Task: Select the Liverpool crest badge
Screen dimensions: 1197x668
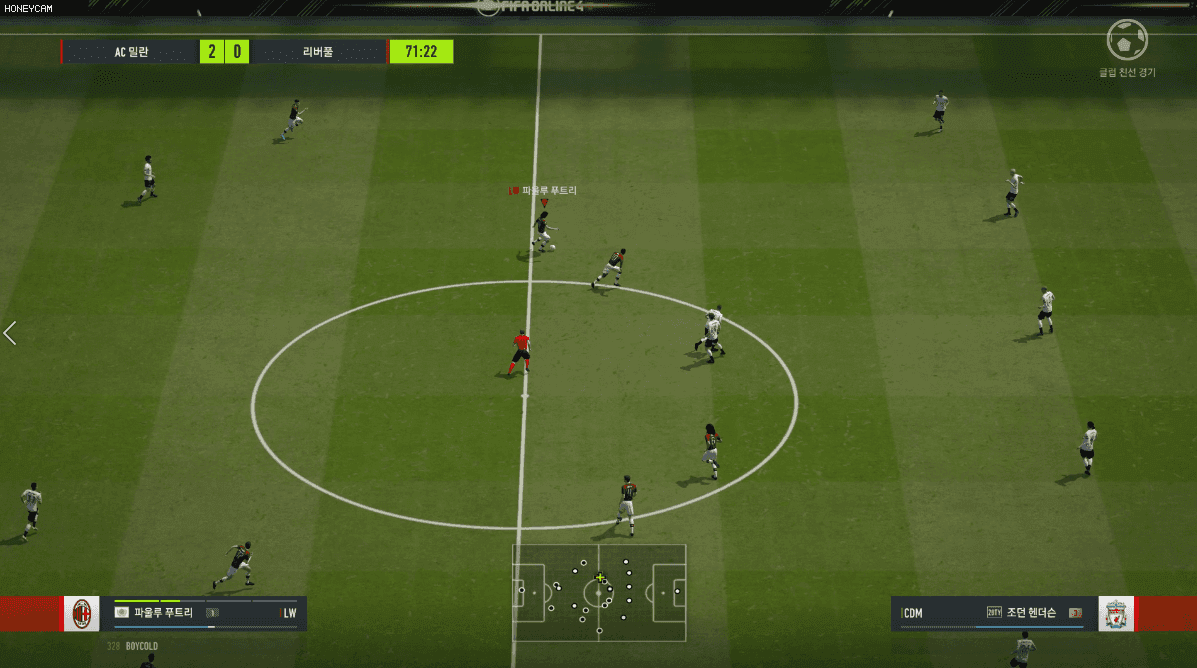Action: [1116, 614]
